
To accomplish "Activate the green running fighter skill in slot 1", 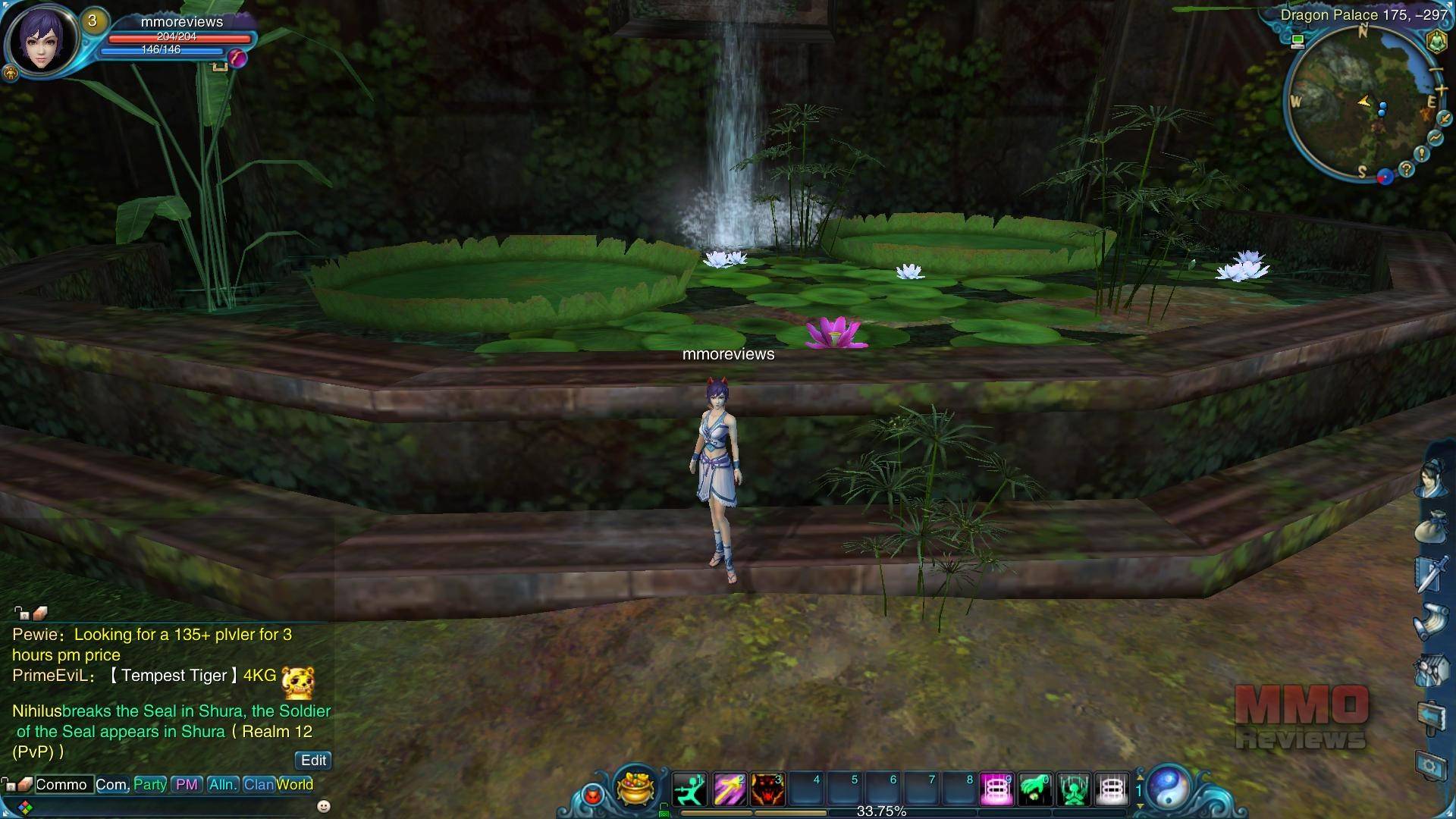I will click(689, 789).
